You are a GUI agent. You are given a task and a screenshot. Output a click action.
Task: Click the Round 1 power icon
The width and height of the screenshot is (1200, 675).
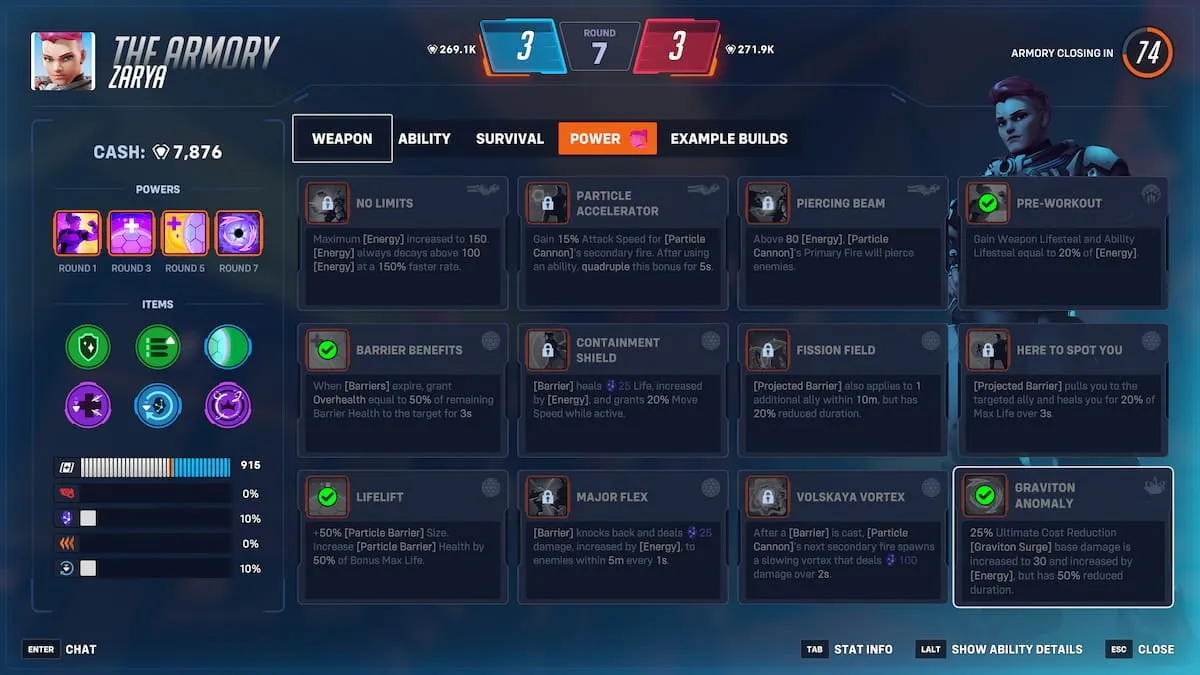pos(77,234)
